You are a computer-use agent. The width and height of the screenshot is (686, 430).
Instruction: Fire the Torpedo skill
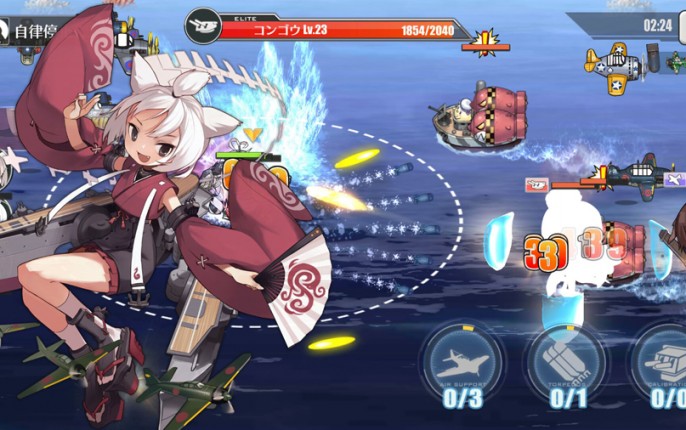point(565,361)
